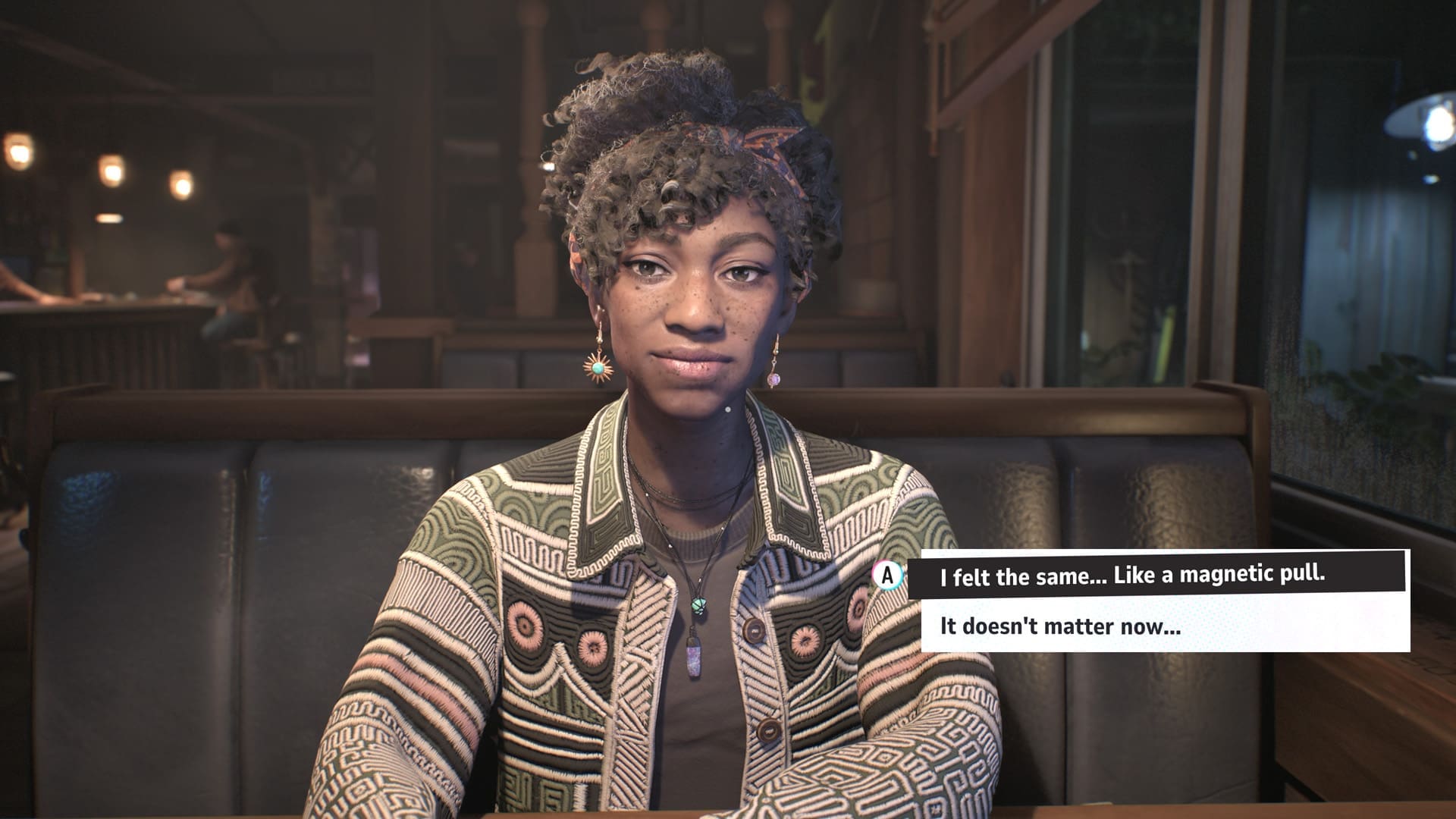Choose "I felt the same... Like a magnetic pull."
The height and width of the screenshot is (819, 1456).
point(1133,575)
